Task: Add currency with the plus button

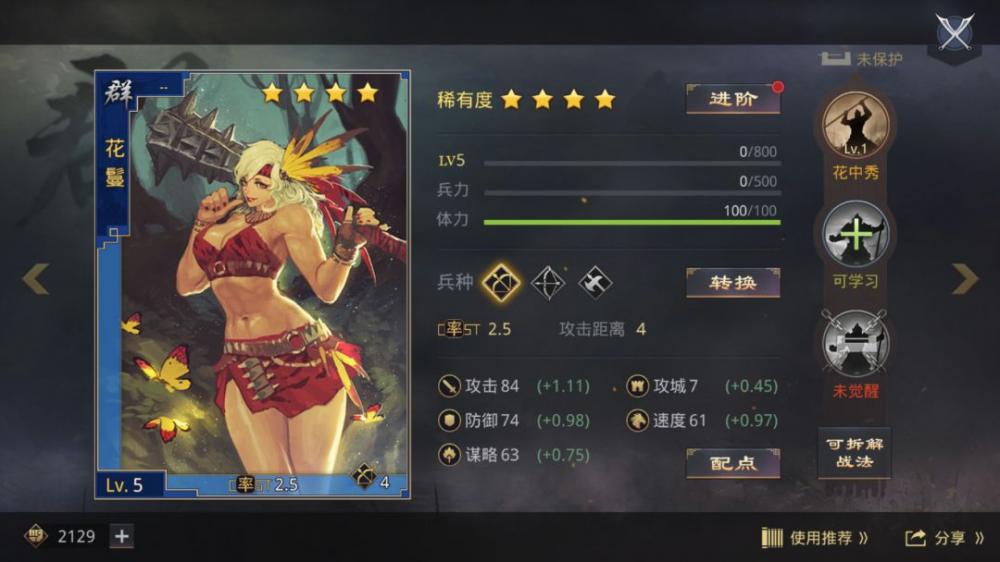Action: [x=121, y=537]
